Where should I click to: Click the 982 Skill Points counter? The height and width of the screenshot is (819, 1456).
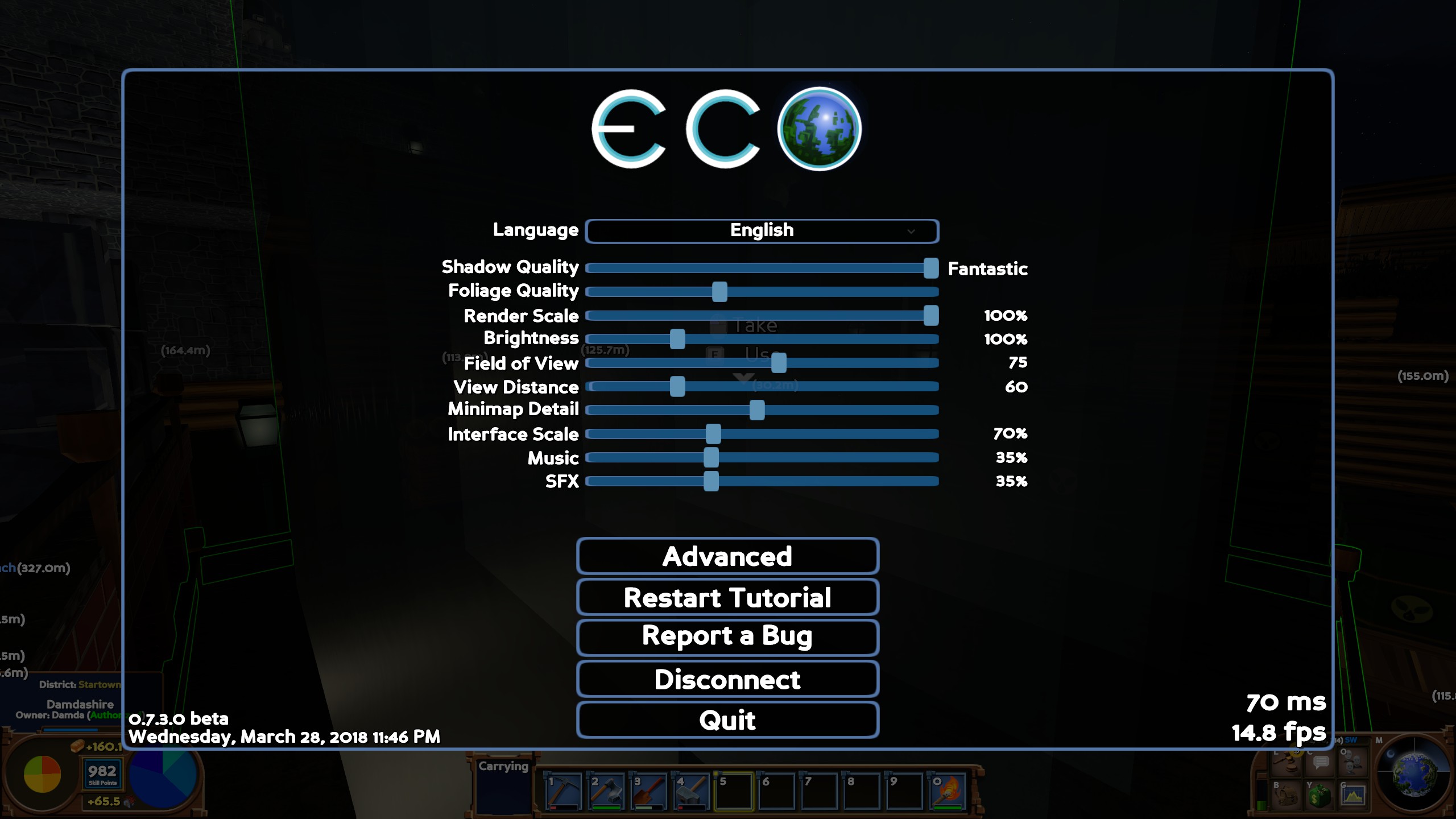(102, 773)
